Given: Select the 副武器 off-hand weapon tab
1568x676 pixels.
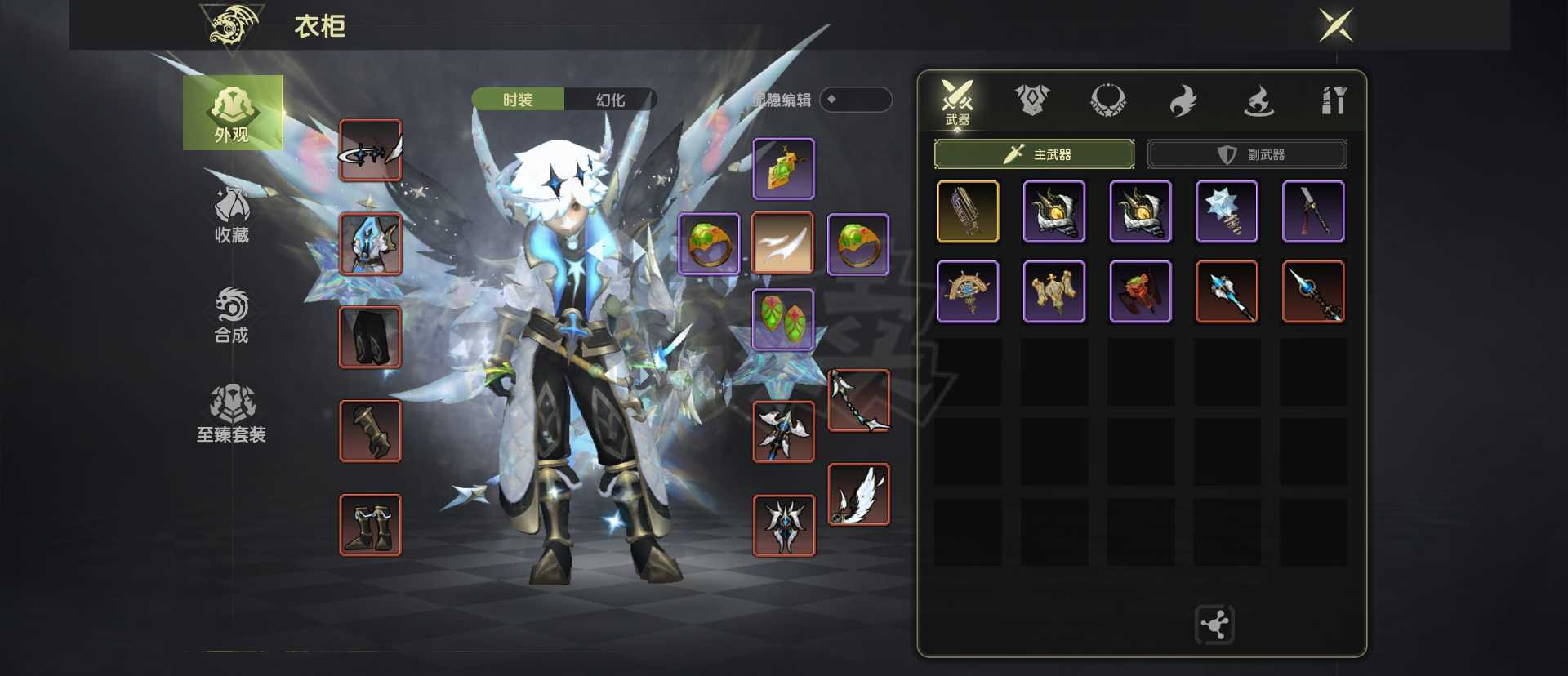Looking at the screenshot, I should point(1247,154).
